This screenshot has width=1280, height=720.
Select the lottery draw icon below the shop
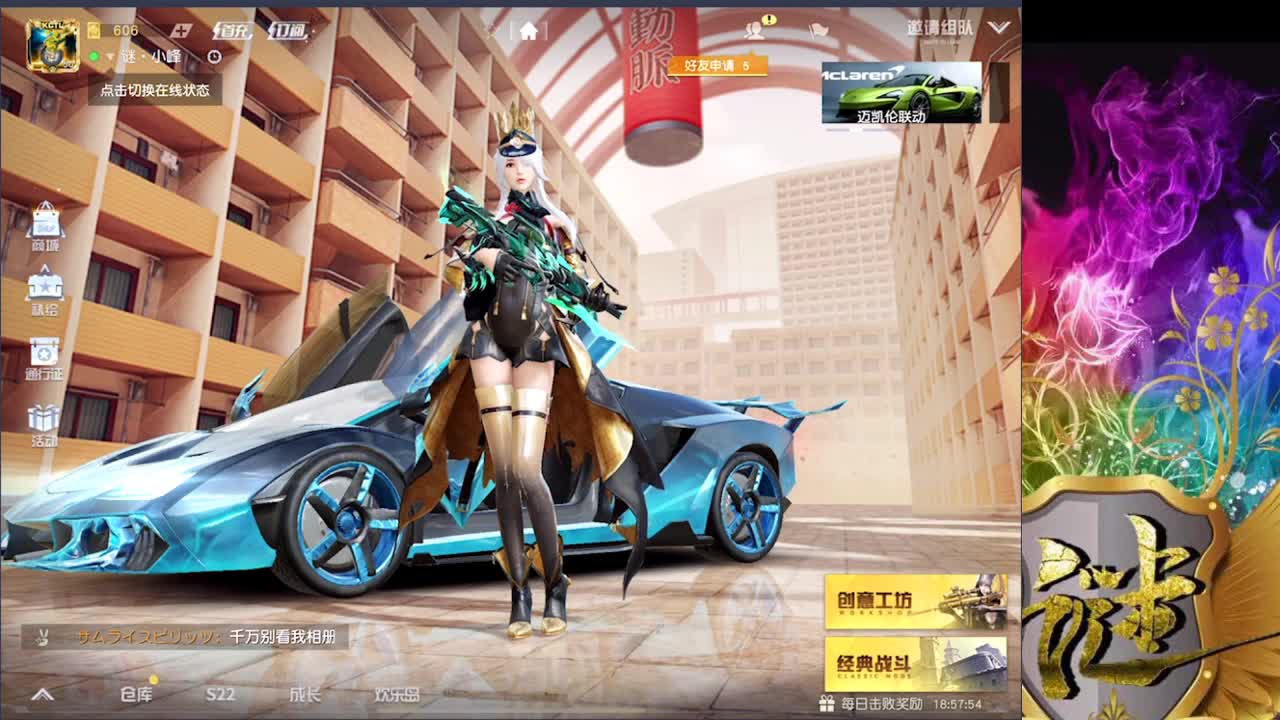pyautogui.click(x=43, y=287)
